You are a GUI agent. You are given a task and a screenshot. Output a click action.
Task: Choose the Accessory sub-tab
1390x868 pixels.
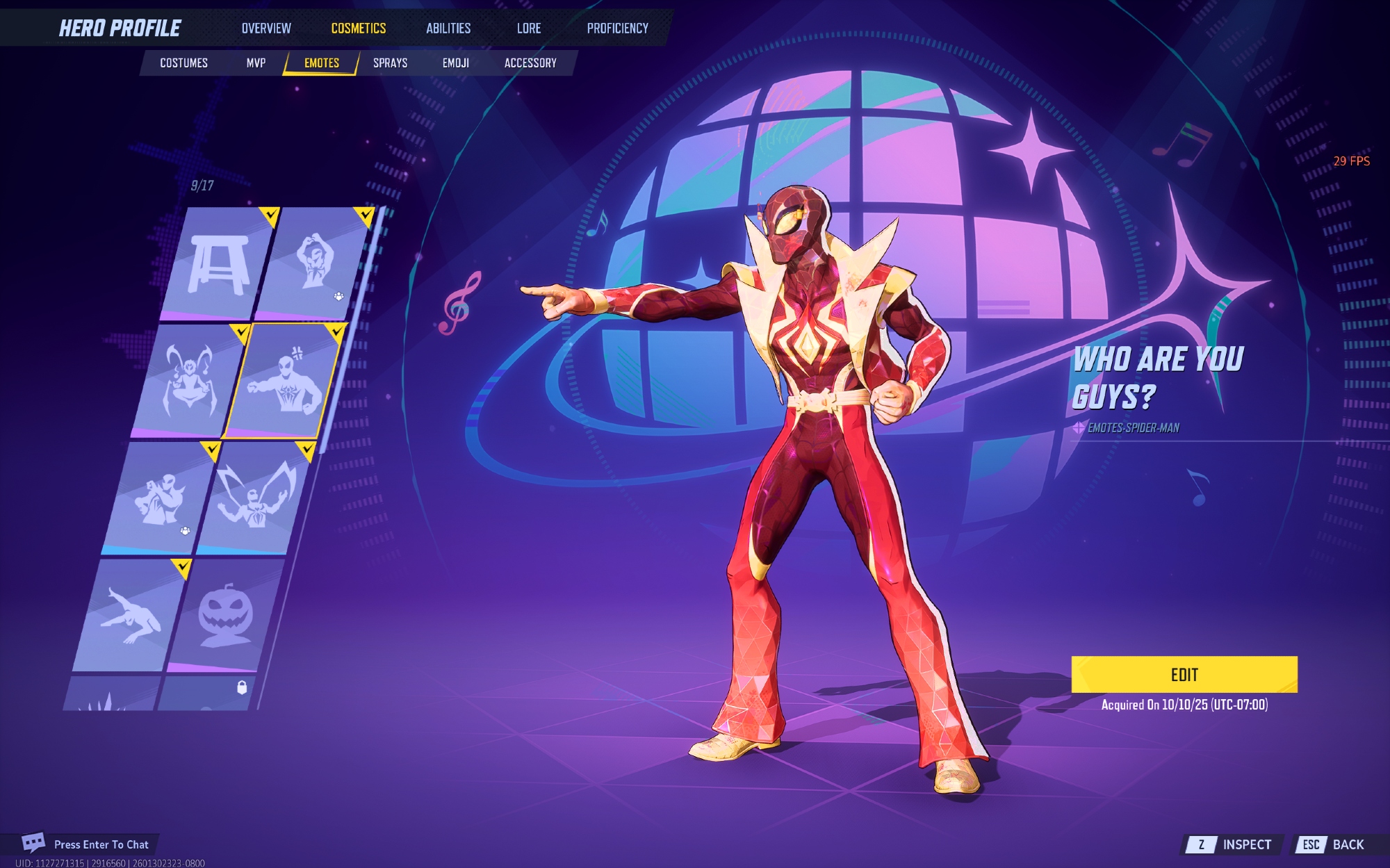pyautogui.click(x=530, y=63)
